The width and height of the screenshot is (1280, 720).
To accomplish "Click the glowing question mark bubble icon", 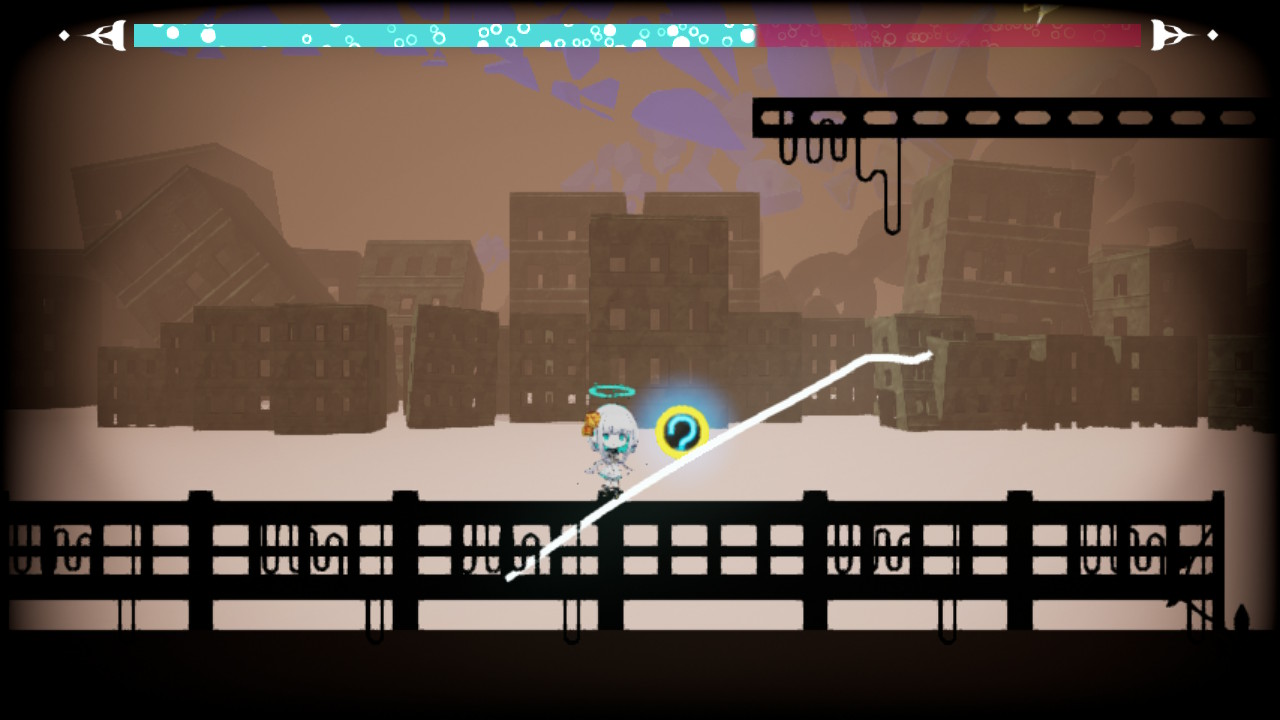I will [x=682, y=432].
